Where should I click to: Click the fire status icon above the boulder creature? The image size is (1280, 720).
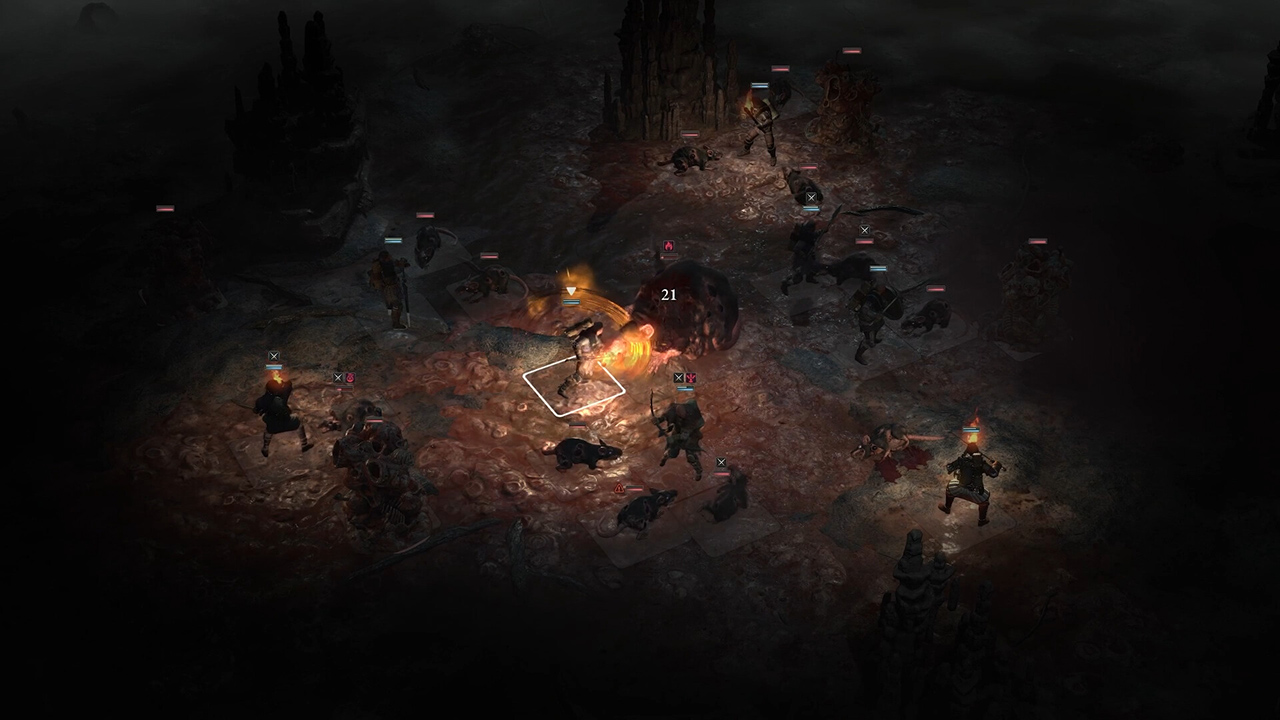click(x=669, y=247)
